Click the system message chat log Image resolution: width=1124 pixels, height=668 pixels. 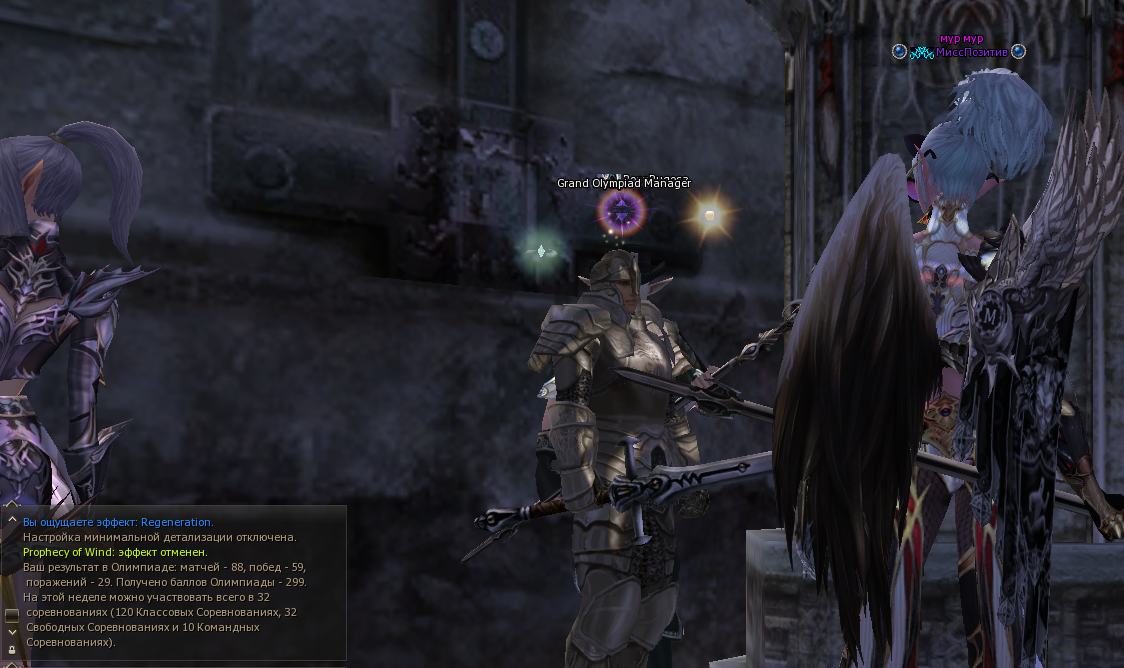180,582
